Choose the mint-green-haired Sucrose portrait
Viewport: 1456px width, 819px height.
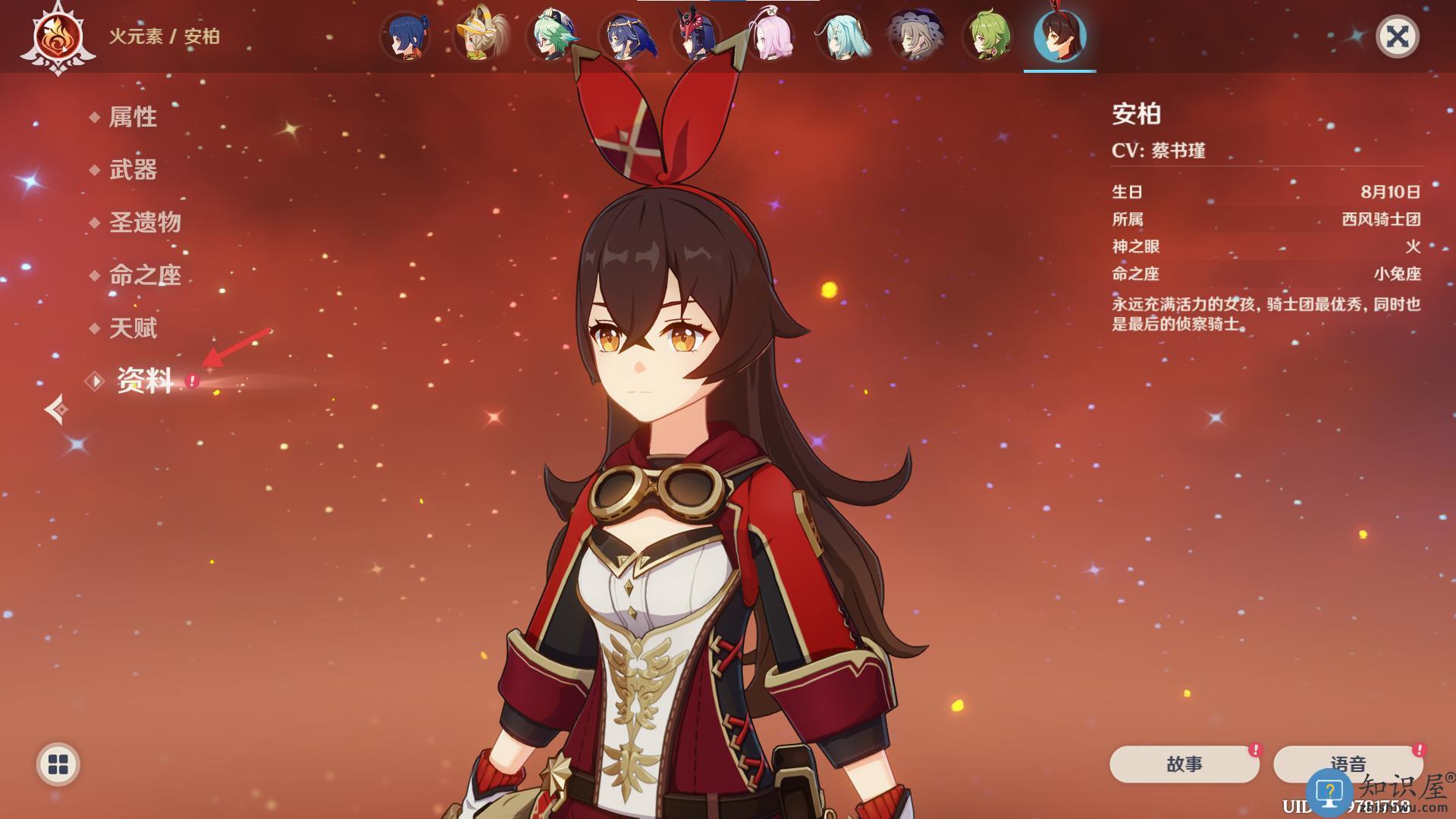click(551, 36)
